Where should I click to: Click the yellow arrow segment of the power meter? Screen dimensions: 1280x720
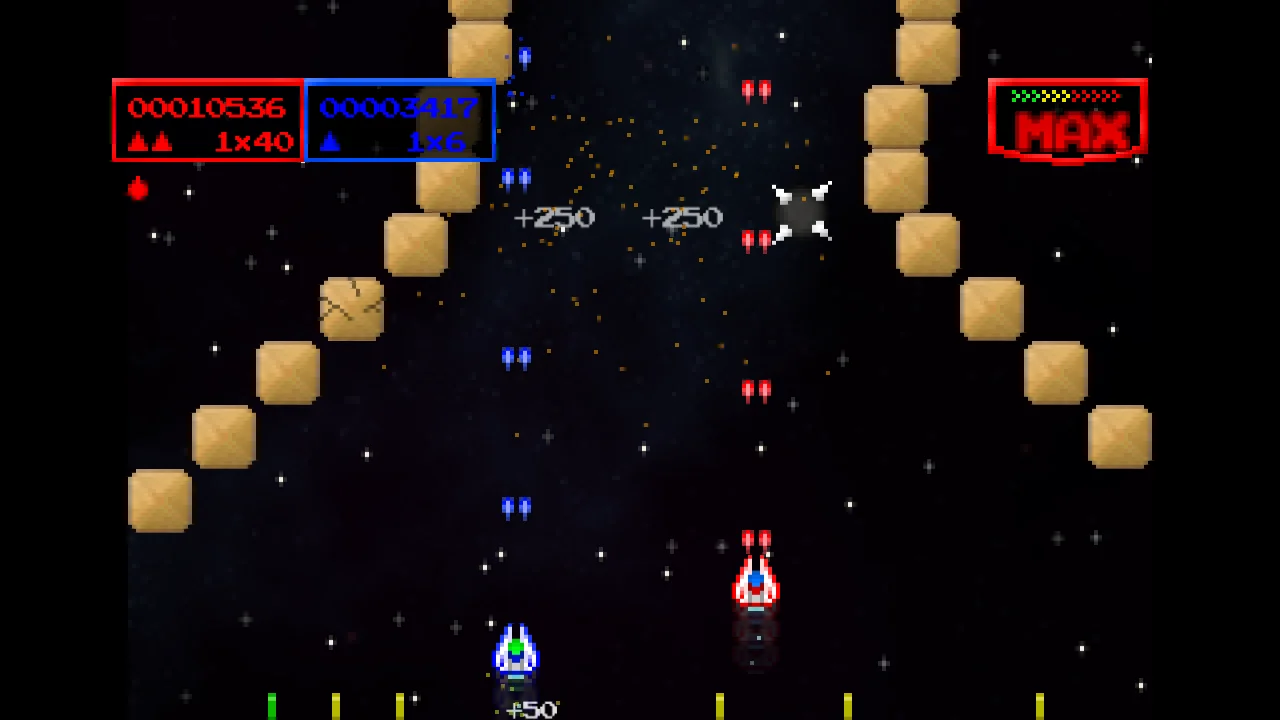(x=1055, y=96)
